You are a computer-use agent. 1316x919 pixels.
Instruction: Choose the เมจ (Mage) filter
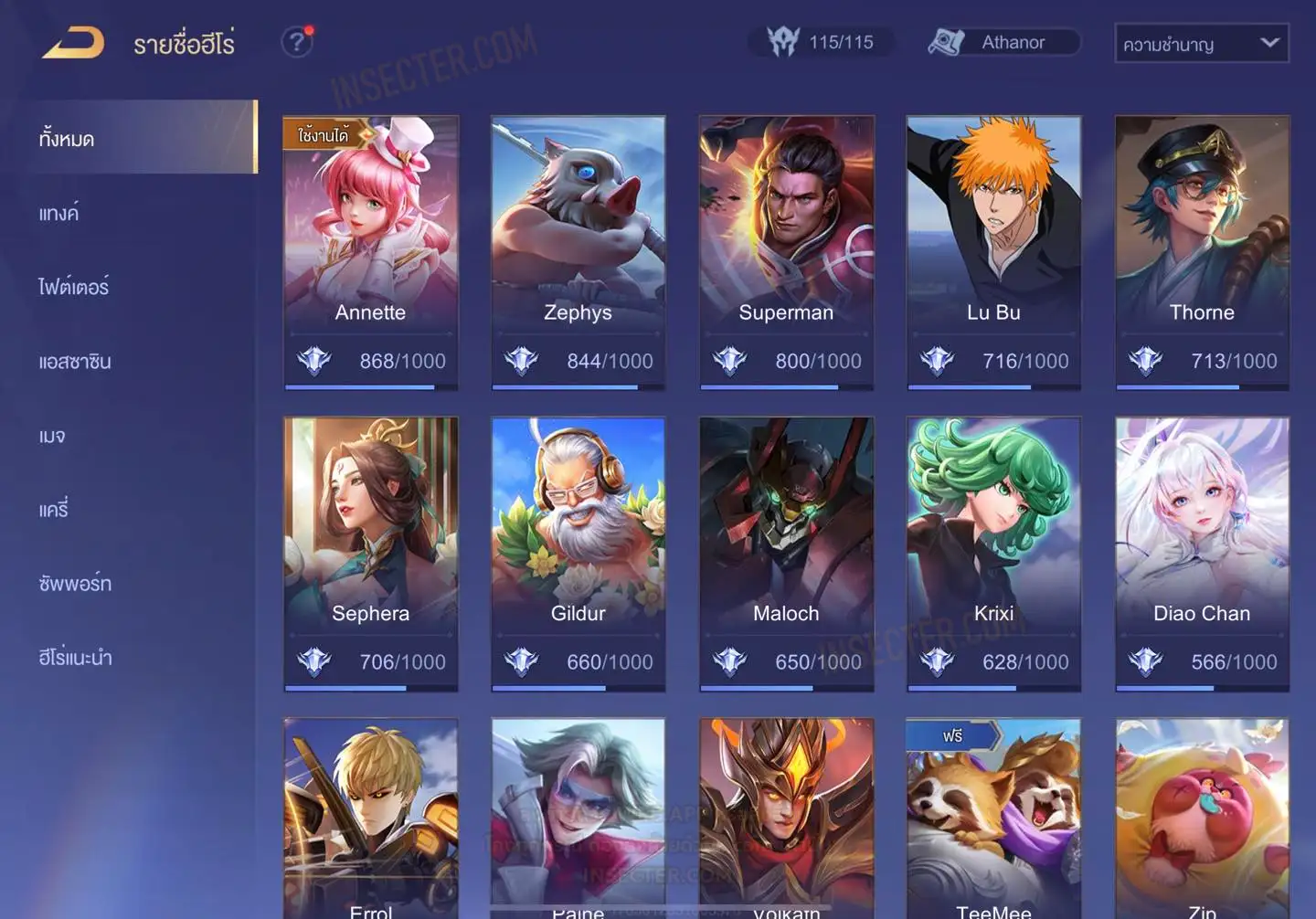point(52,436)
